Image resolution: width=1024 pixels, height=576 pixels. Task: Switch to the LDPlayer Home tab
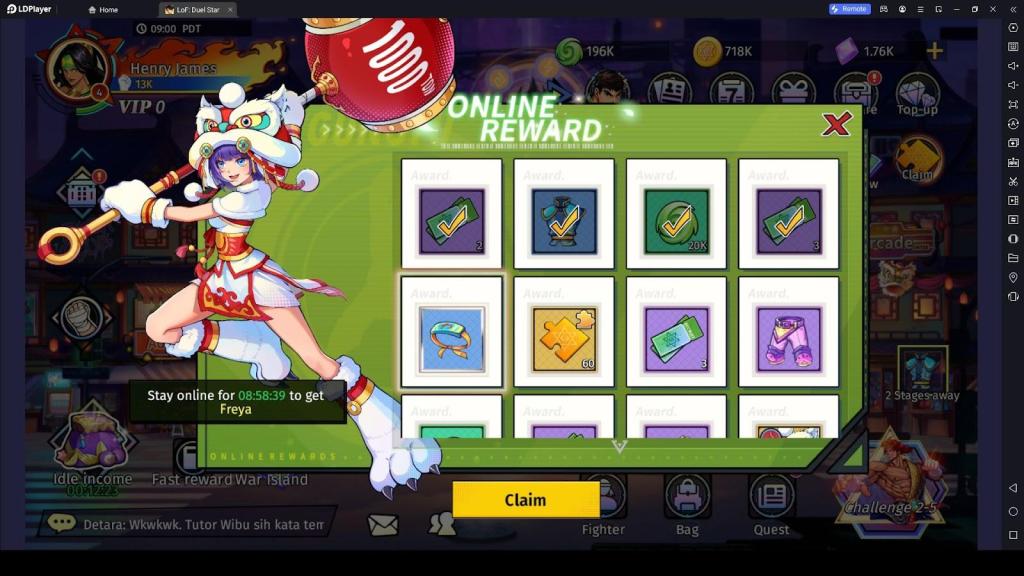(x=103, y=9)
